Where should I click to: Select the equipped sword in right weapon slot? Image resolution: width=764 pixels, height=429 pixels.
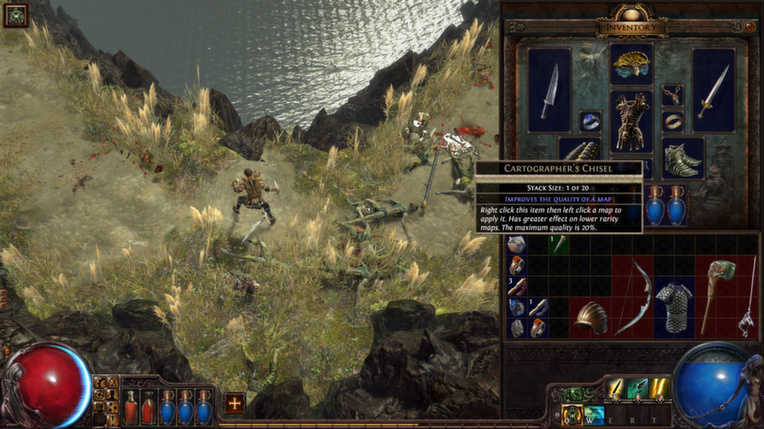click(x=713, y=91)
